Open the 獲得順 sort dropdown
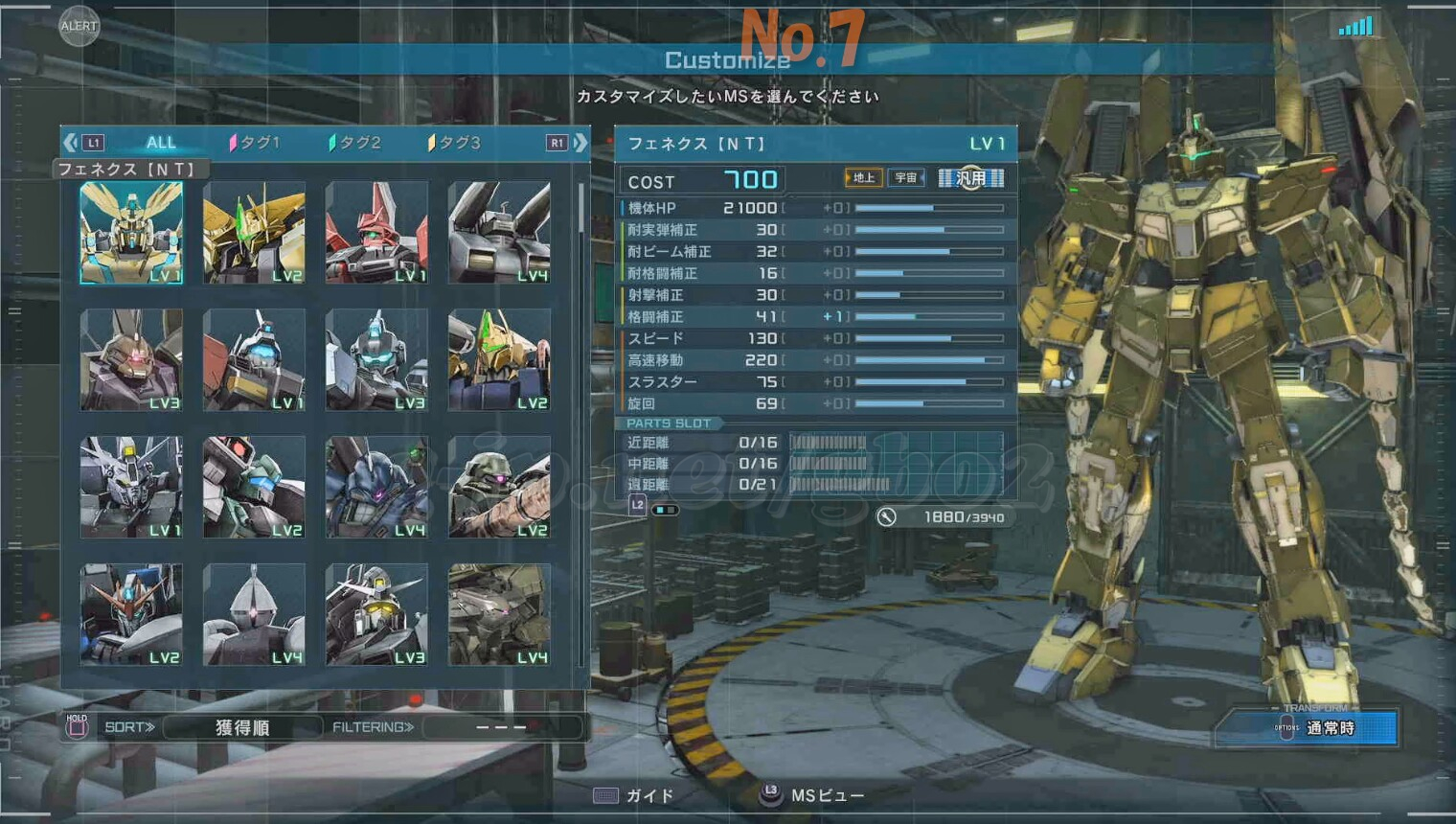 click(242, 727)
